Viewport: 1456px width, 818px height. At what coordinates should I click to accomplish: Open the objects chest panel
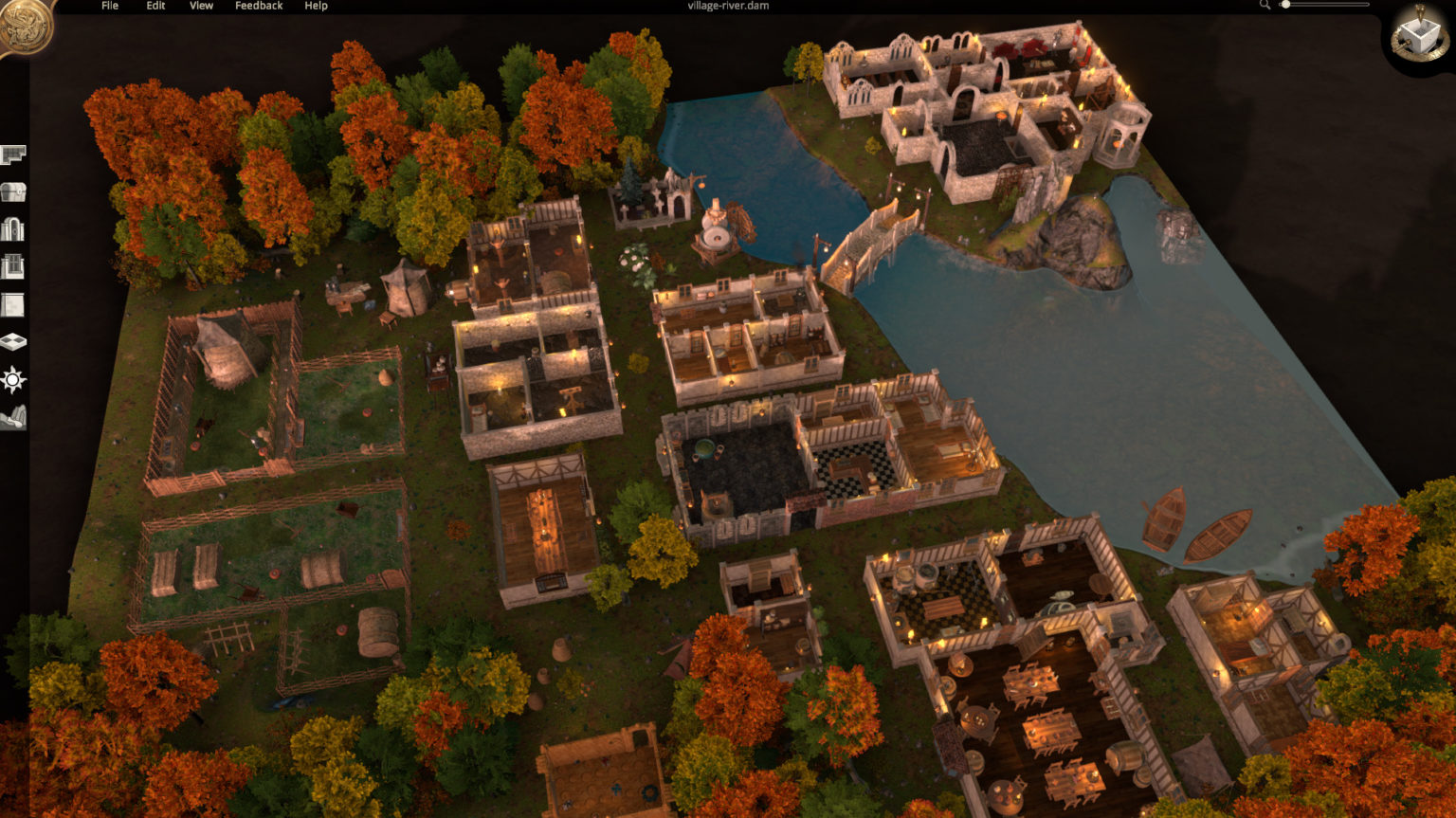click(13, 191)
